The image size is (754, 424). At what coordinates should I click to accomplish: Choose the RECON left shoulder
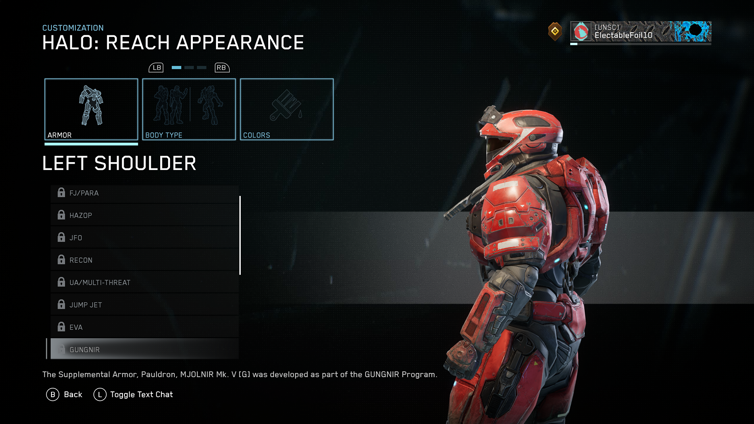coord(145,260)
